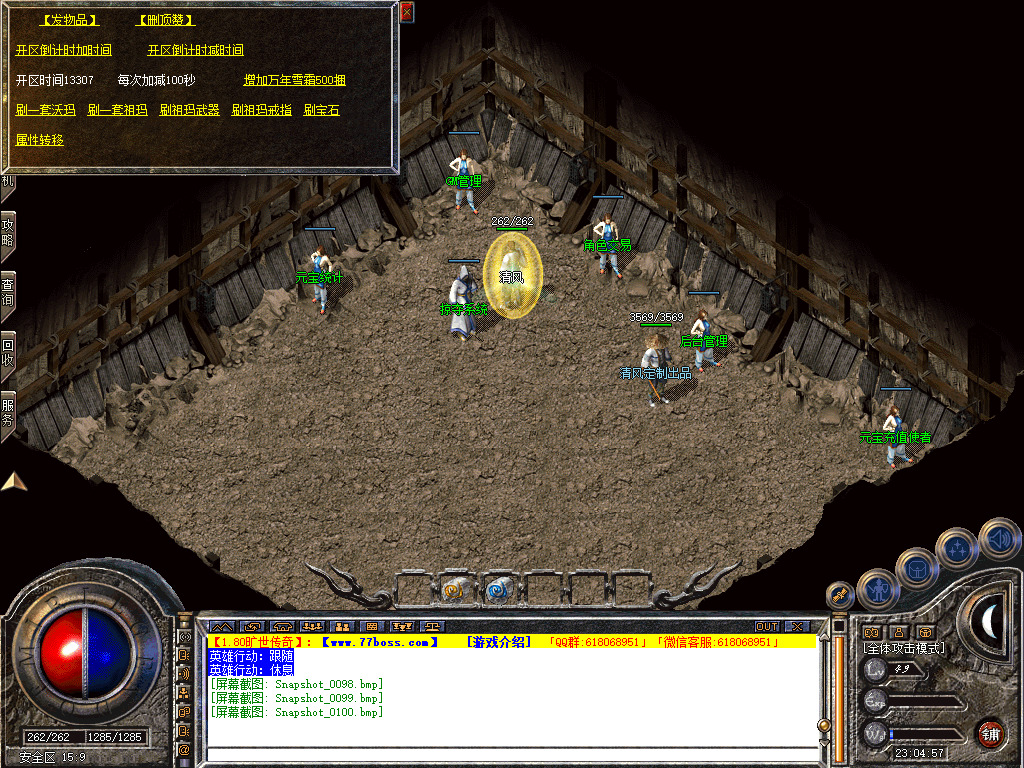Toggle the speaker sound orb icon
This screenshot has height=768, width=1024.
click(1000, 539)
